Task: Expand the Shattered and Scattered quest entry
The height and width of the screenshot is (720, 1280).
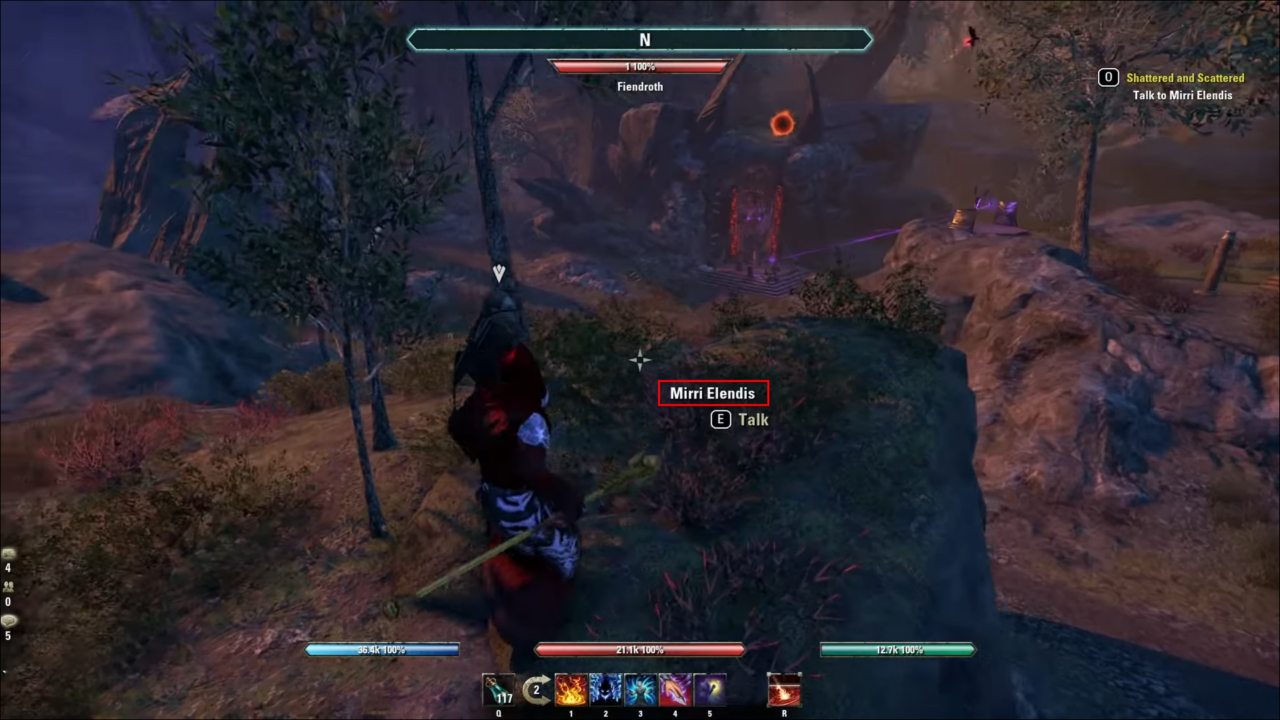Action: pos(1185,77)
